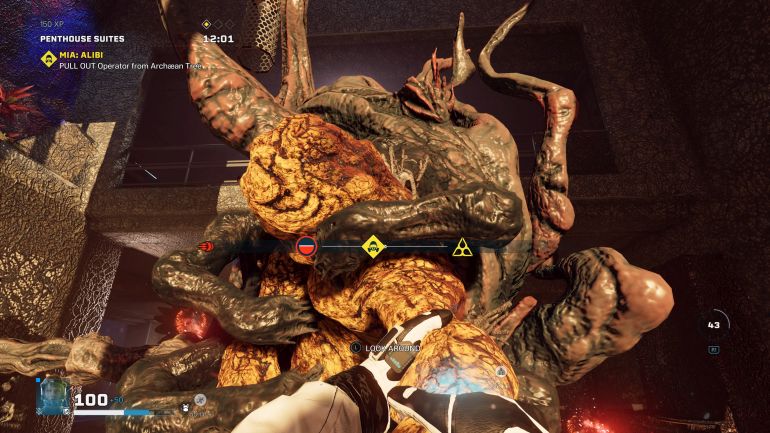Image resolution: width=770 pixels, height=433 pixels.
Task: Select the round gadget ability icon
Action: 200,400
